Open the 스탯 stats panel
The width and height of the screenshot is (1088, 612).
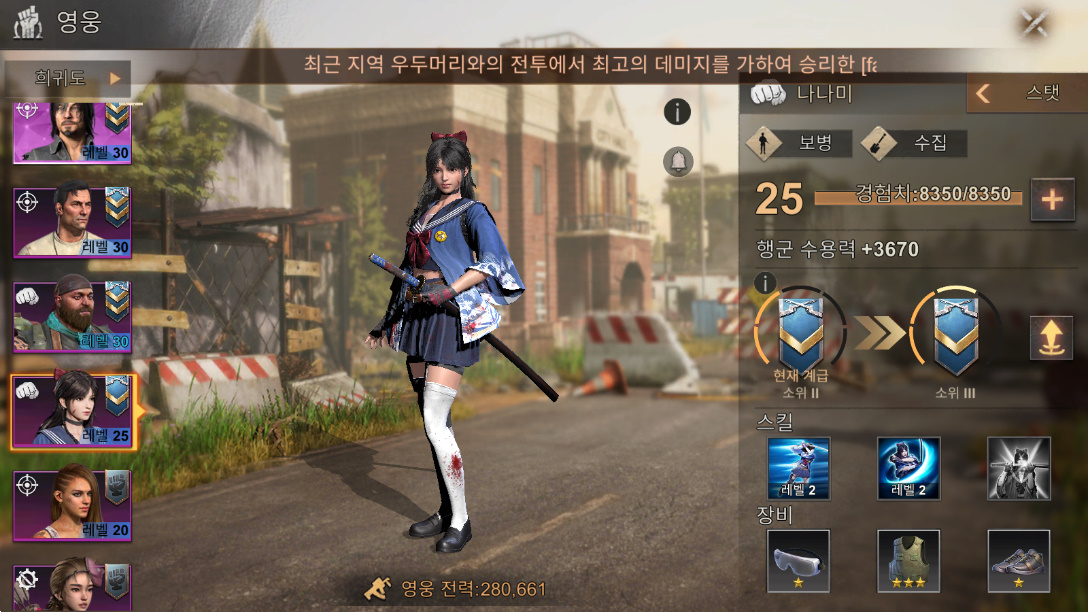pyautogui.click(x=1026, y=94)
